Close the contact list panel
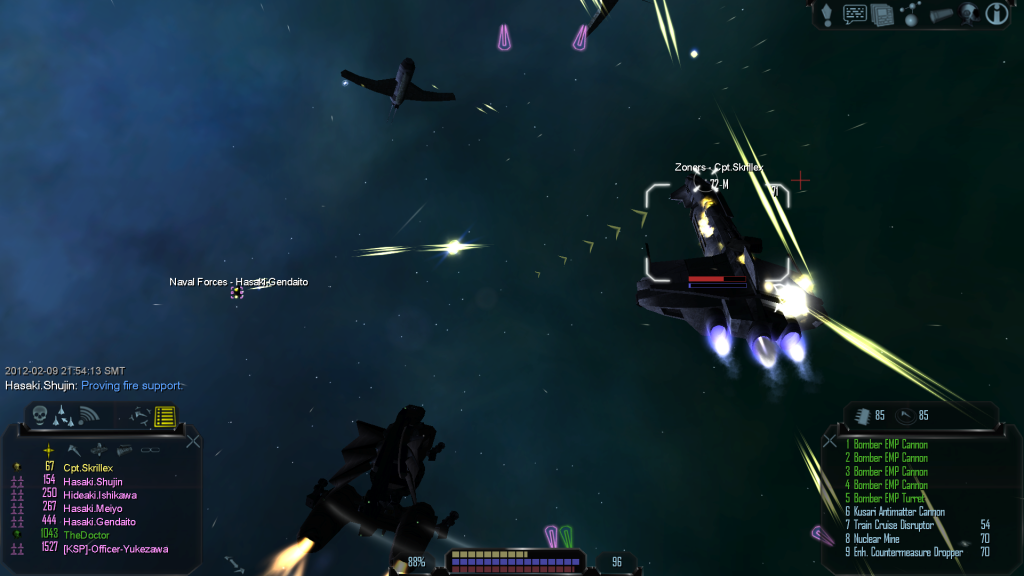Viewport: 1024px width, 576px height. pyautogui.click(x=193, y=441)
